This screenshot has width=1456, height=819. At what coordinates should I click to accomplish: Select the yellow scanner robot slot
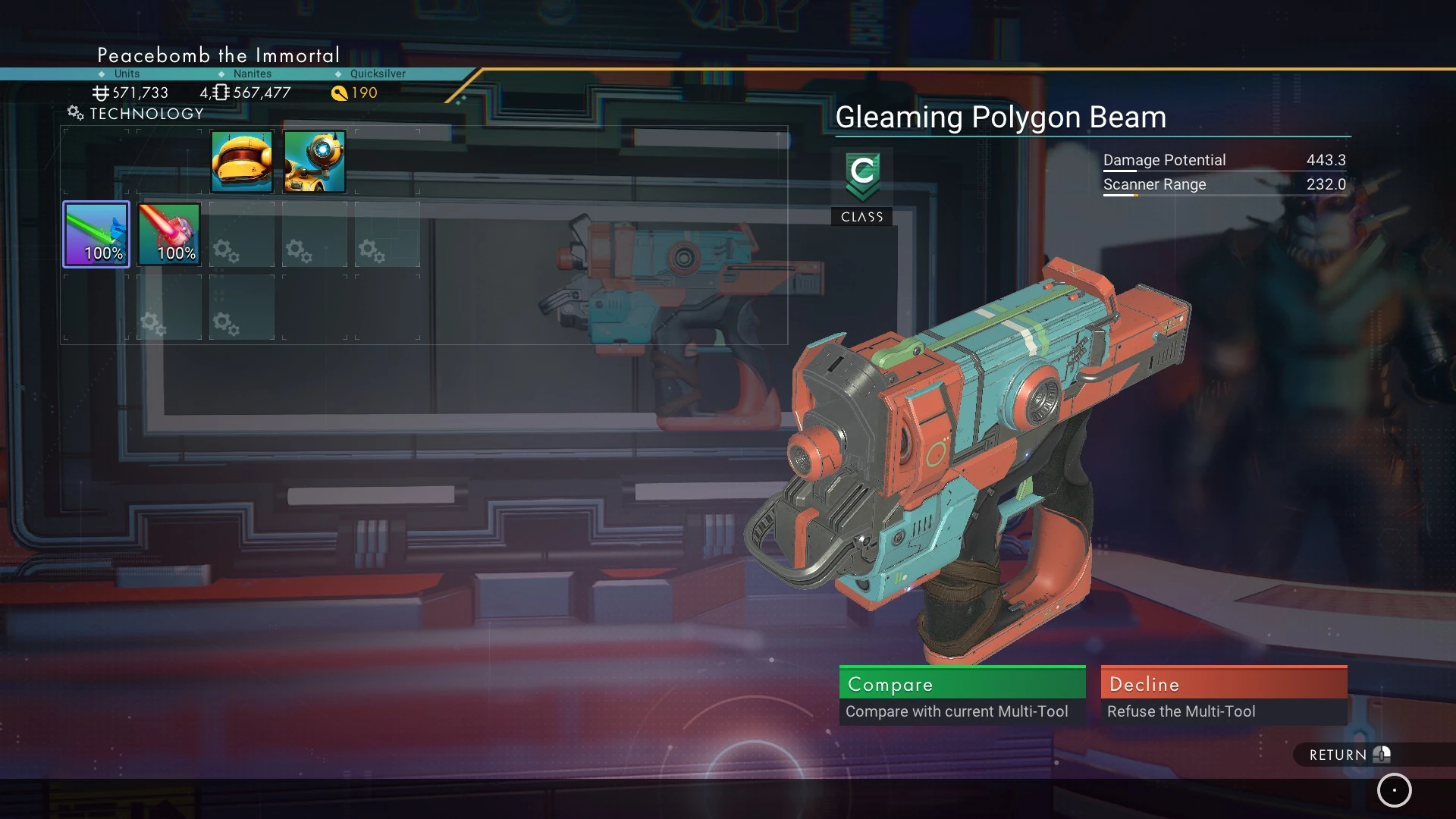pyautogui.click(x=315, y=162)
